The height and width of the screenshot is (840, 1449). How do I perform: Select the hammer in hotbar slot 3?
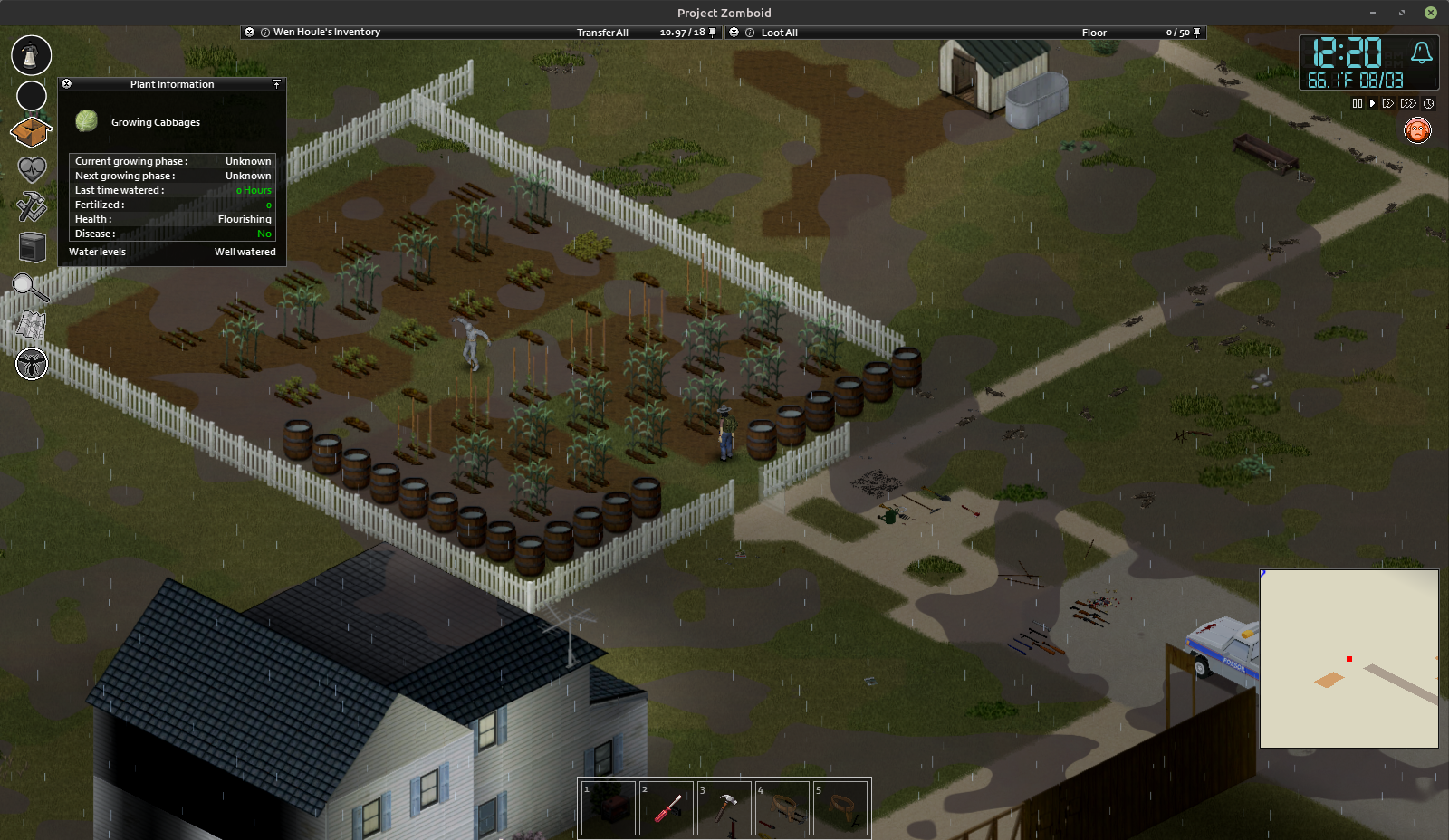click(x=724, y=807)
